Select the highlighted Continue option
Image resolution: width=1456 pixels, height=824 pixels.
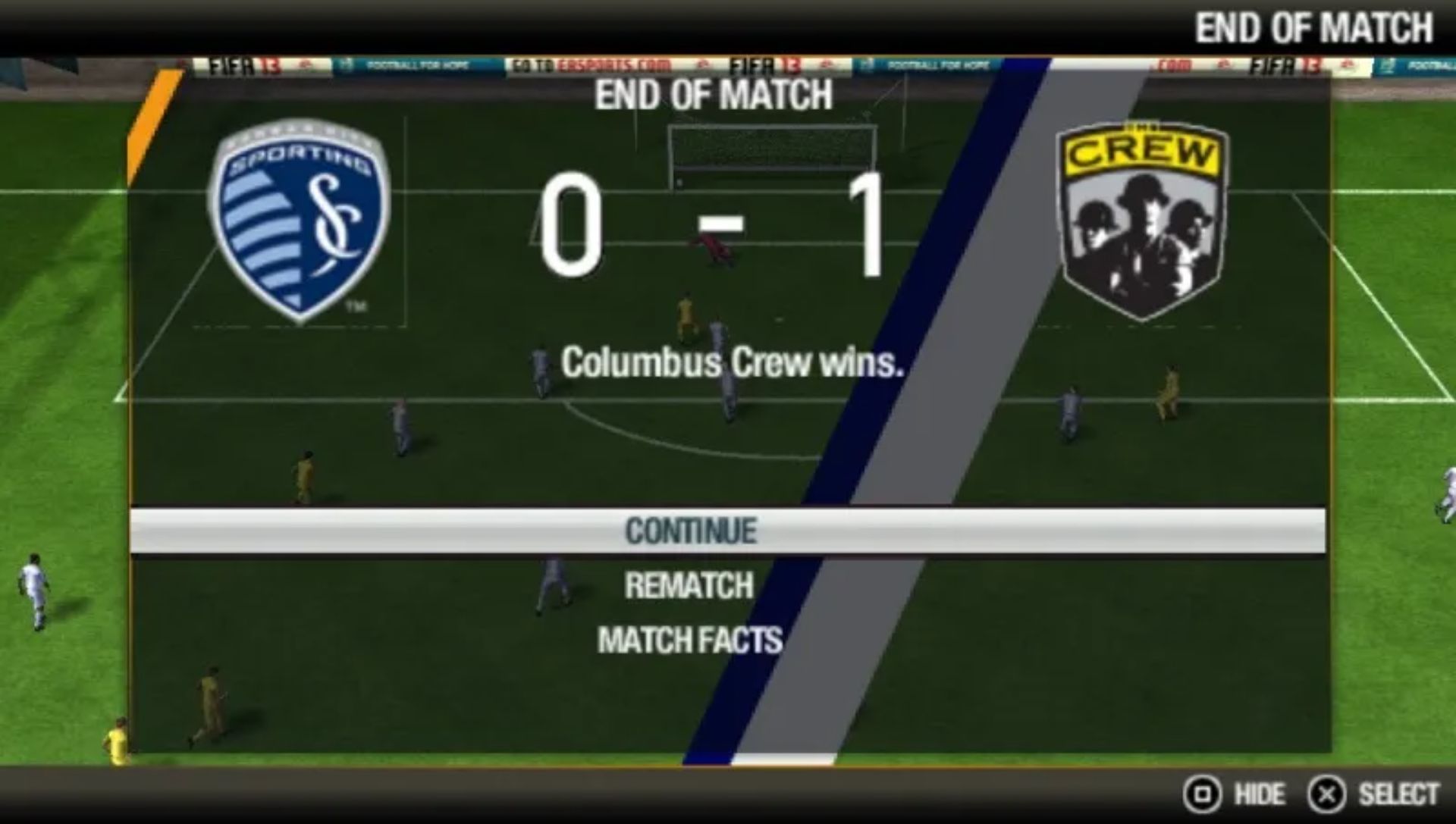tap(690, 531)
